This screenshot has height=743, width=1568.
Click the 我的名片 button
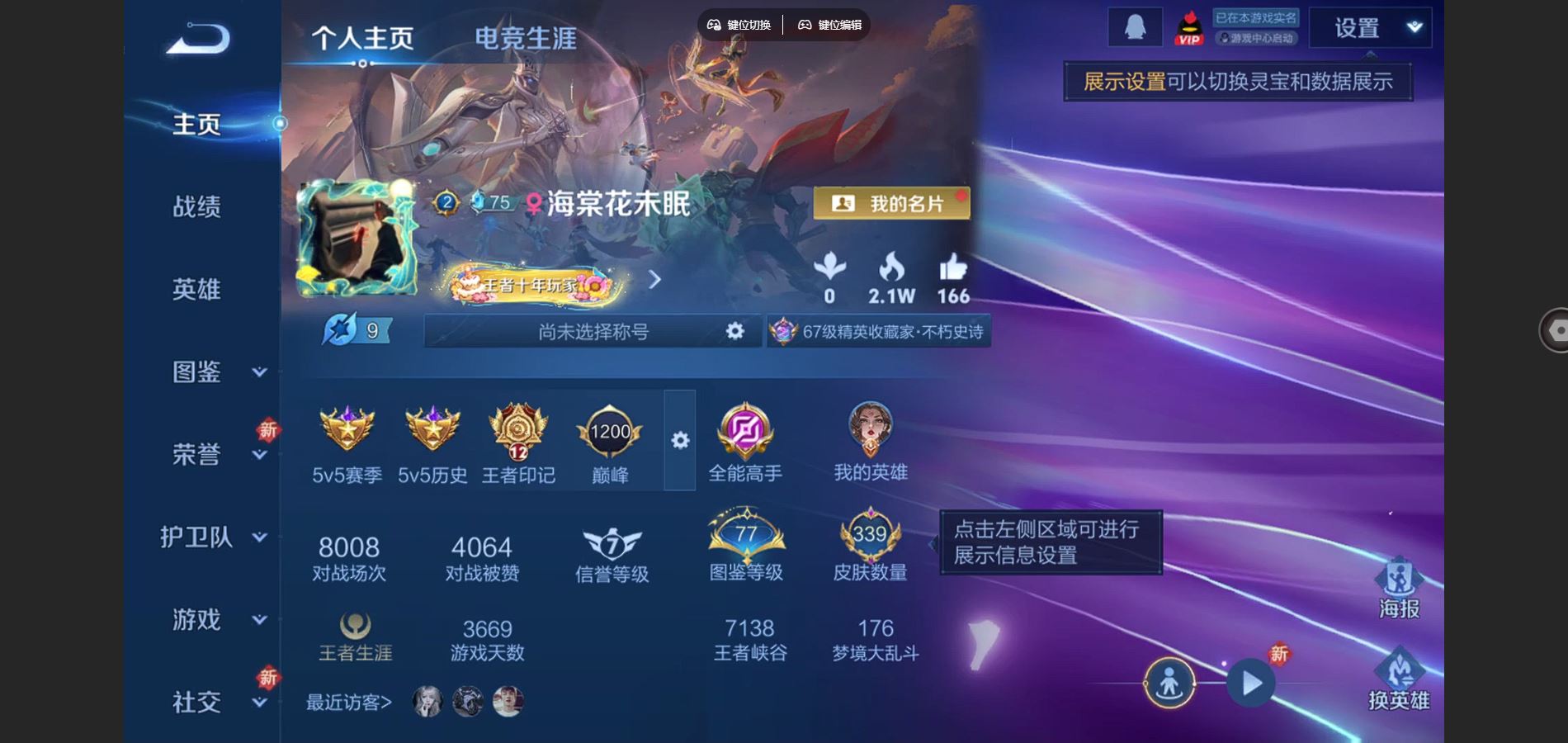[x=893, y=201]
